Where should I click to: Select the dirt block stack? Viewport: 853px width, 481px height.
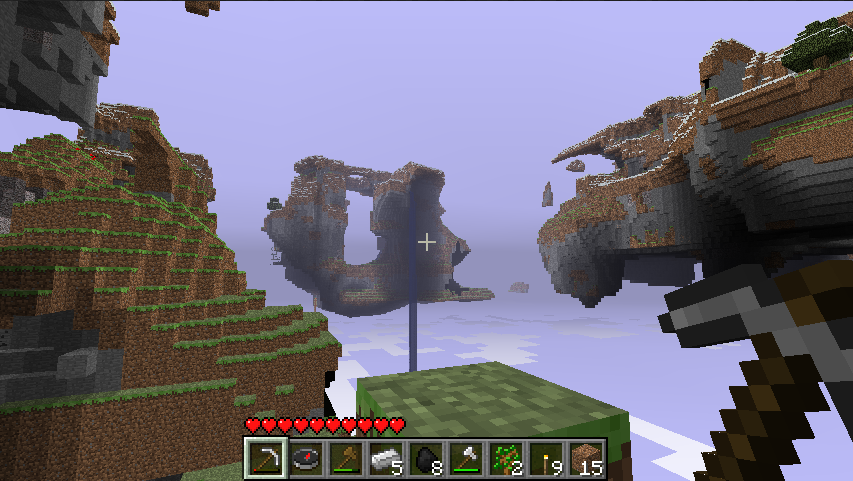tap(585, 460)
